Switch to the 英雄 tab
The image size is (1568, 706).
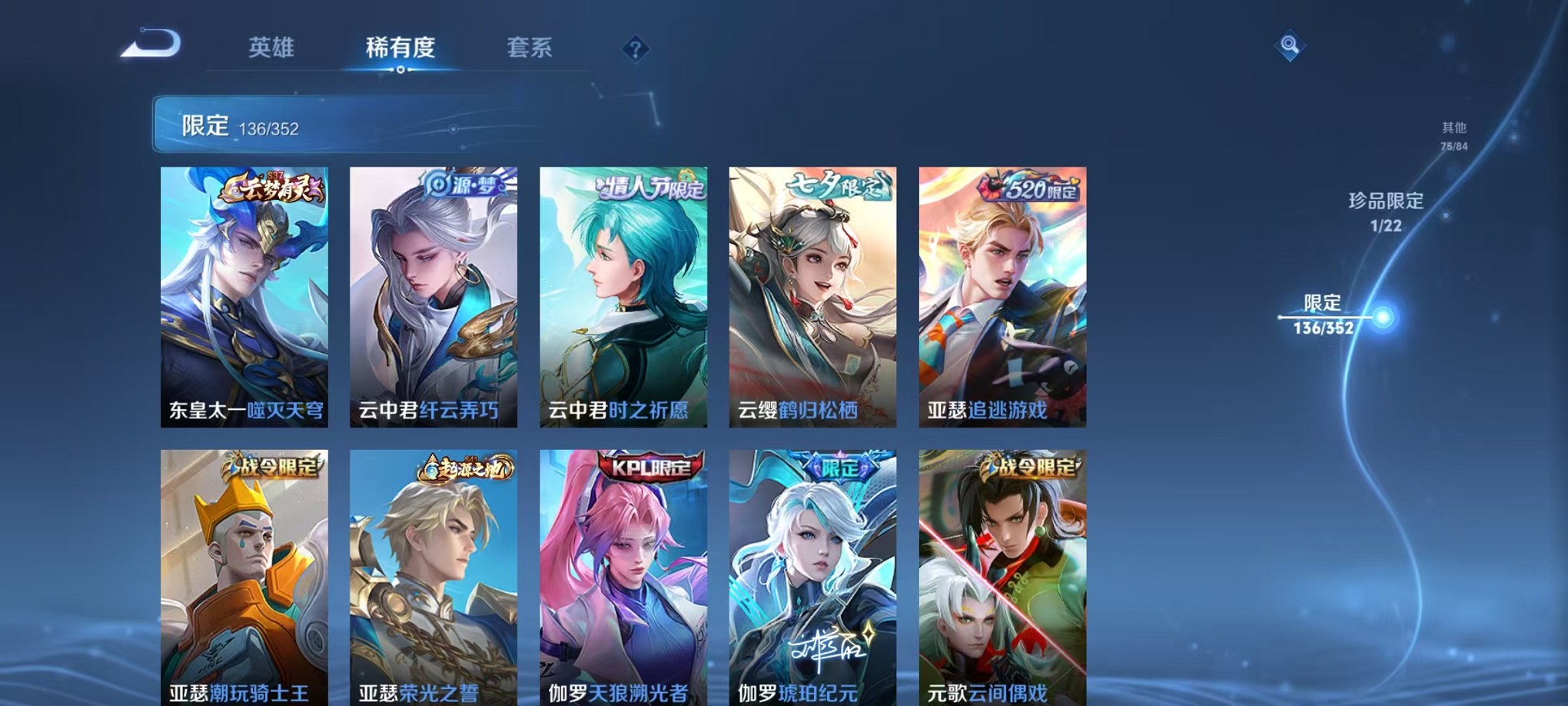click(x=271, y=48)
